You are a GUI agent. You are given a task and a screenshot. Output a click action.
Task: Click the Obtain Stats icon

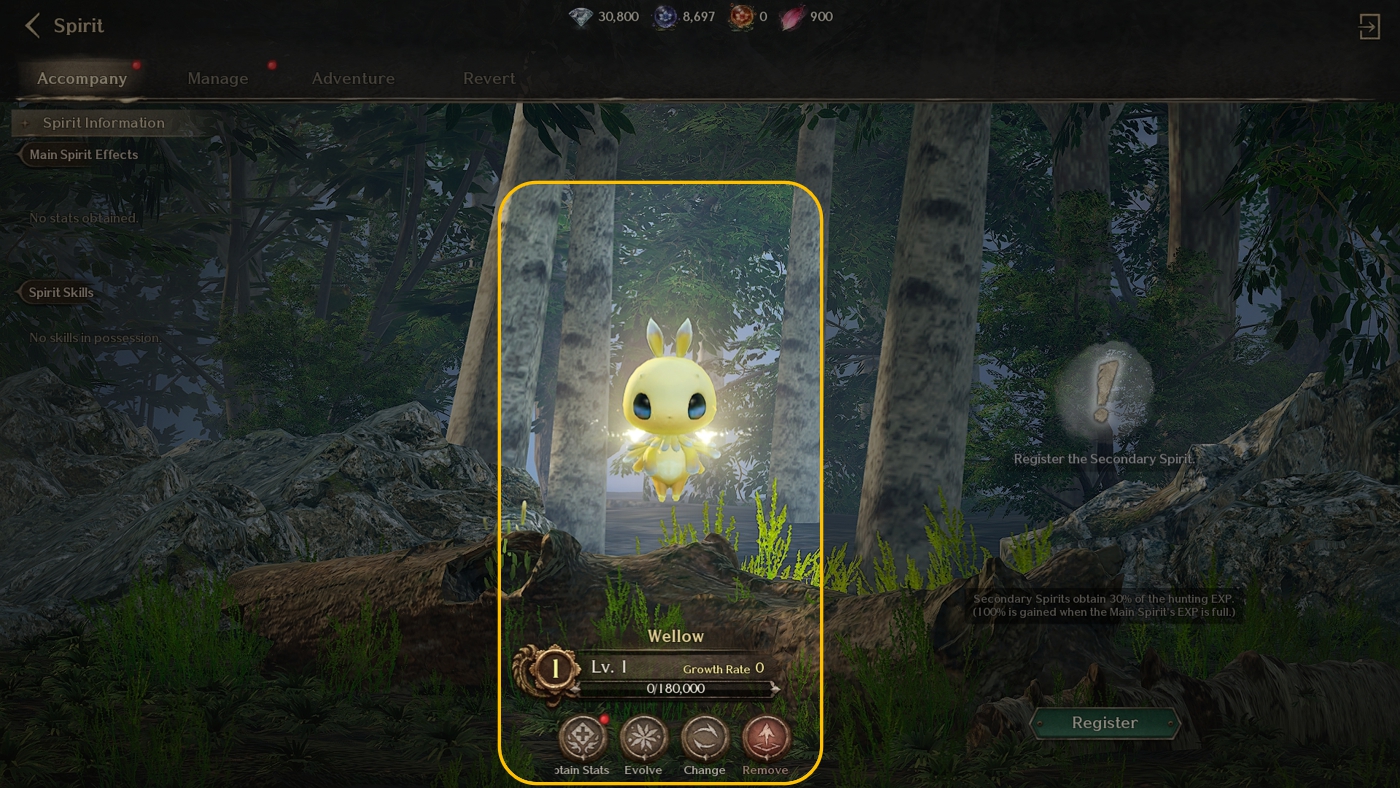pyautogui.click(x=582, y=741)
